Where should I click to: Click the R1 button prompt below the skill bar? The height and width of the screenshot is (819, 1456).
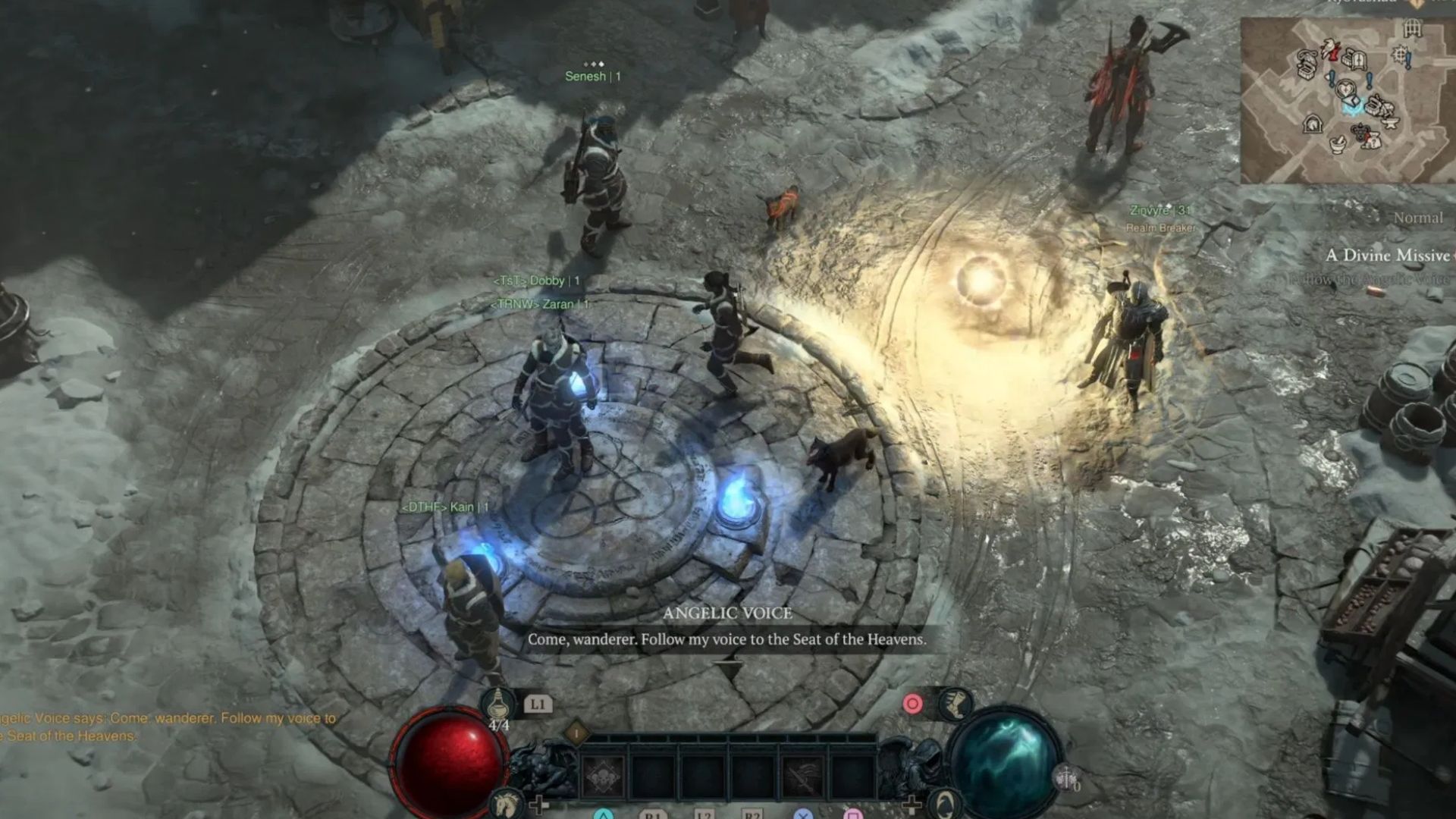pos(654,816)
